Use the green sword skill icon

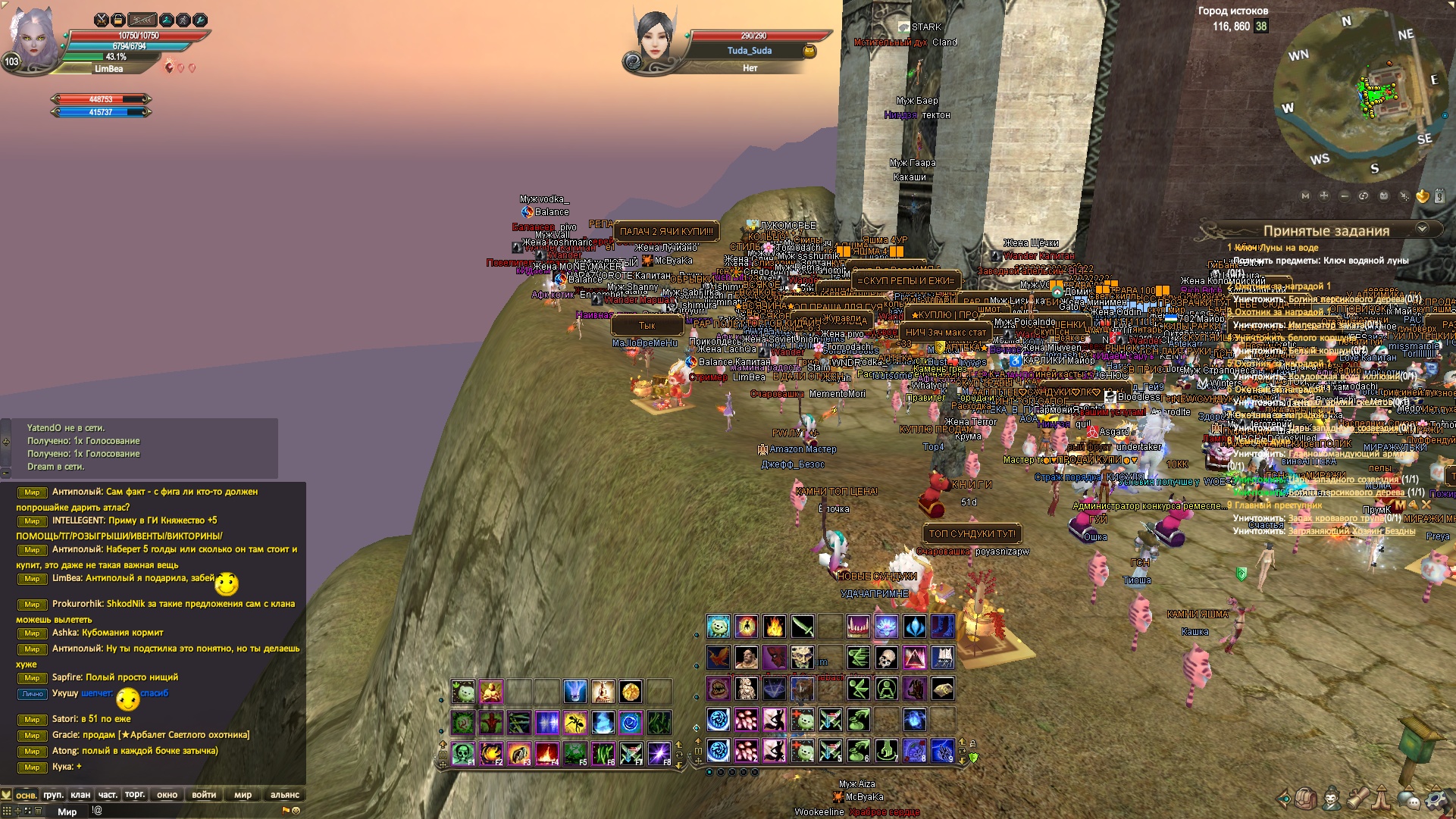[803, 627]
